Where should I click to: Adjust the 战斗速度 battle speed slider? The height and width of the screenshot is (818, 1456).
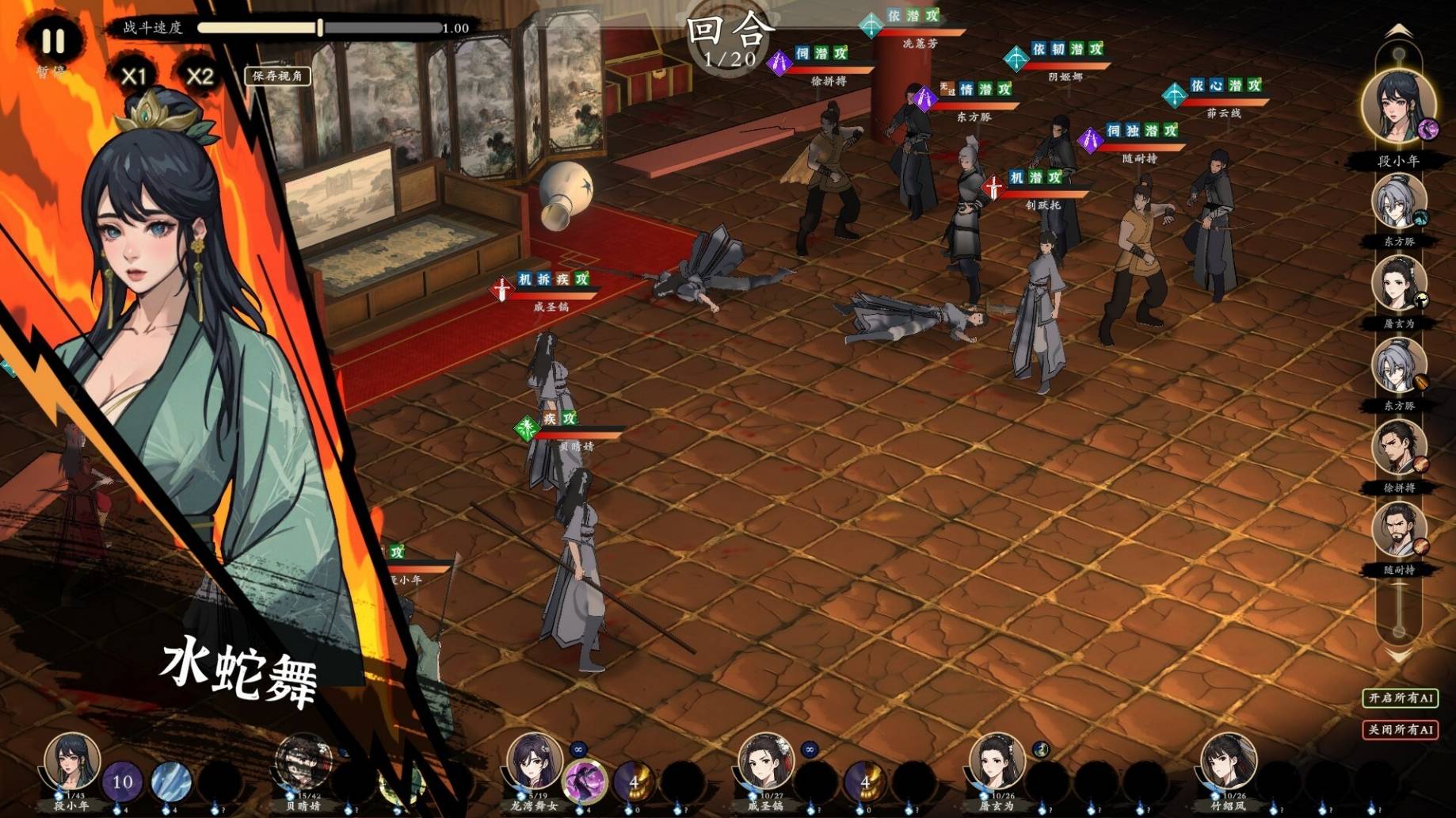(x=320, y=28)
